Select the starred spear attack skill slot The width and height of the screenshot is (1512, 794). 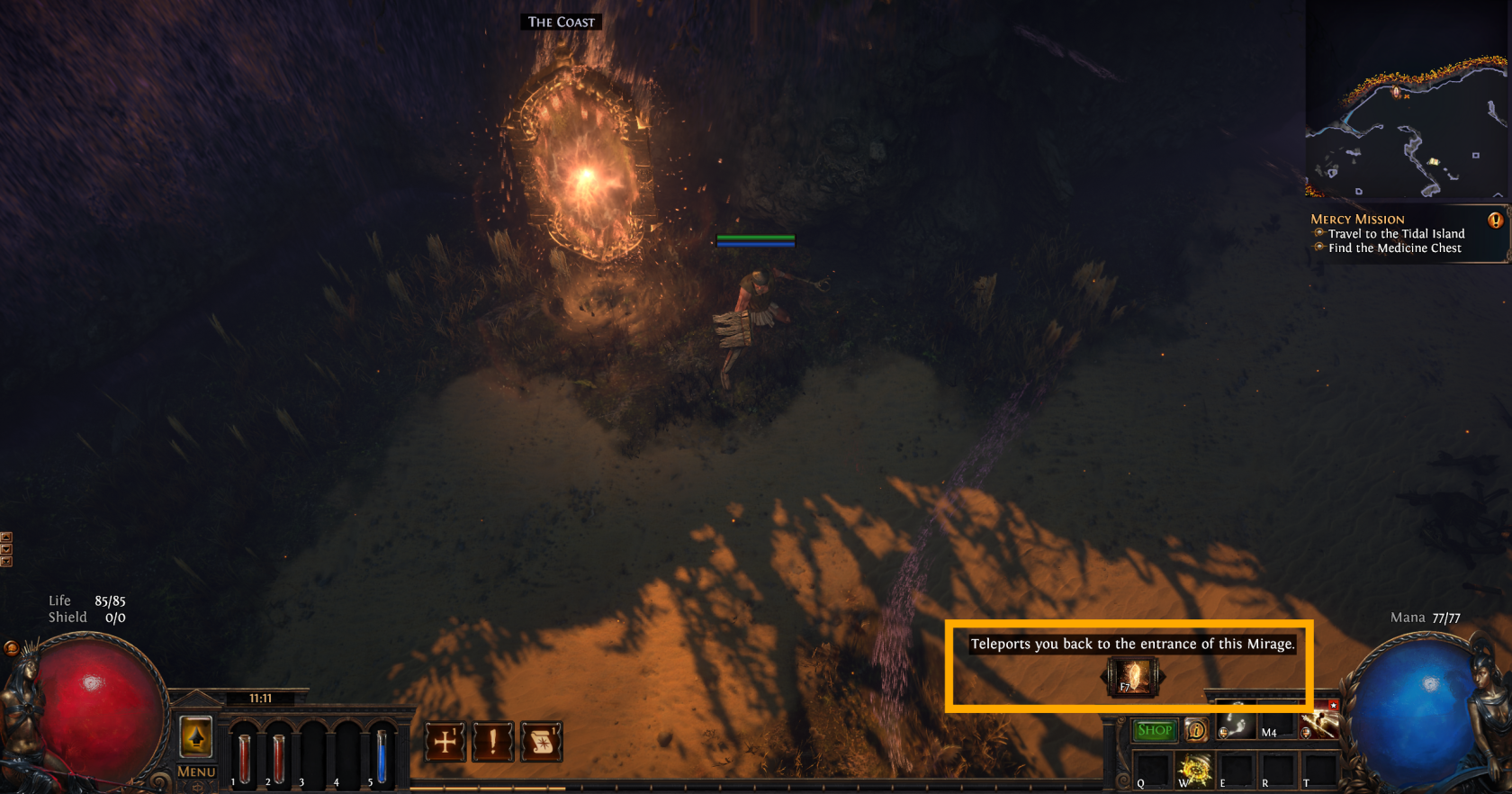(1319, 723)
